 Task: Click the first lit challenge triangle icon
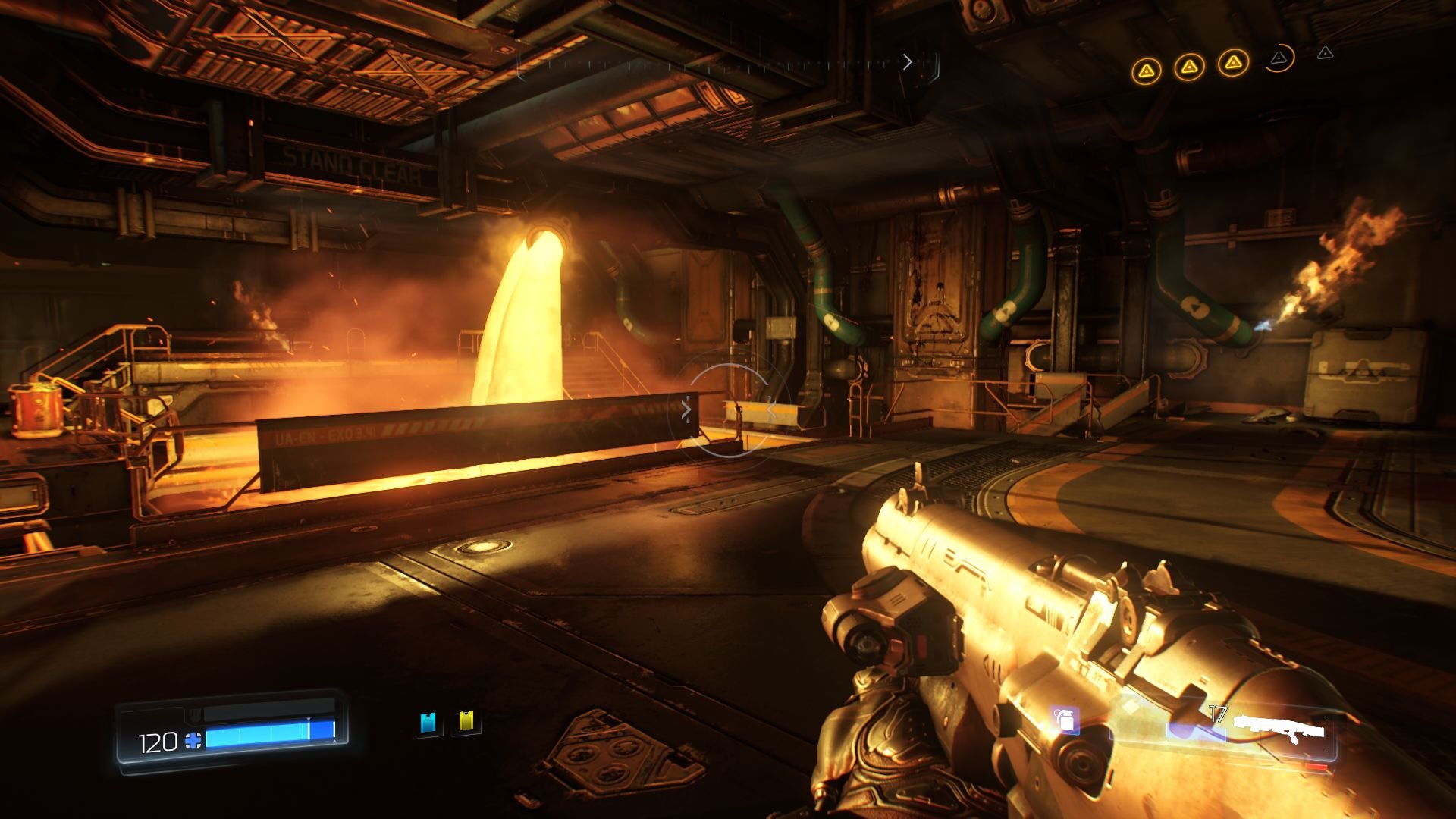[1147, 68]
